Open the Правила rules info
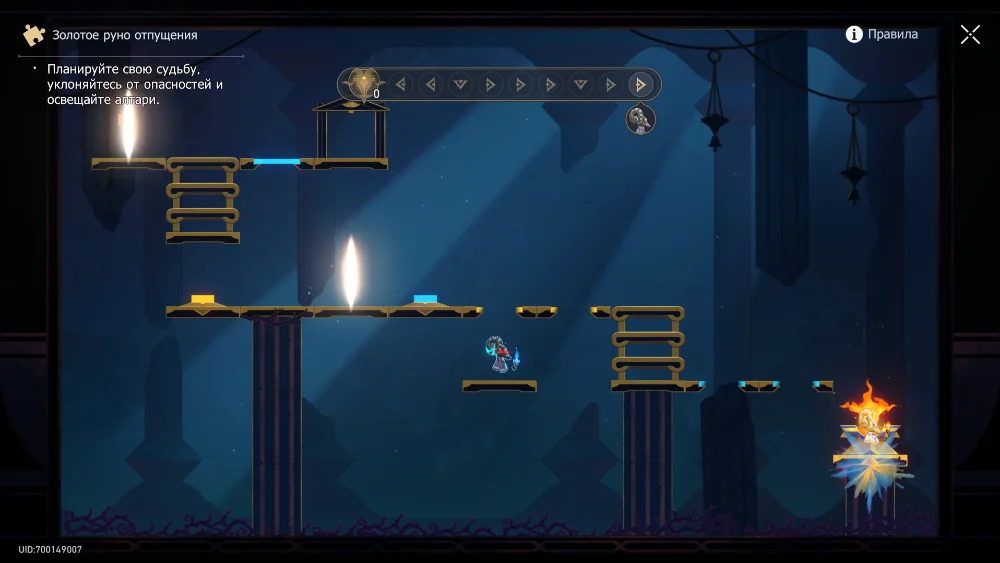Viewport: 1000px width, 563px height. click(x=881, y=35)
